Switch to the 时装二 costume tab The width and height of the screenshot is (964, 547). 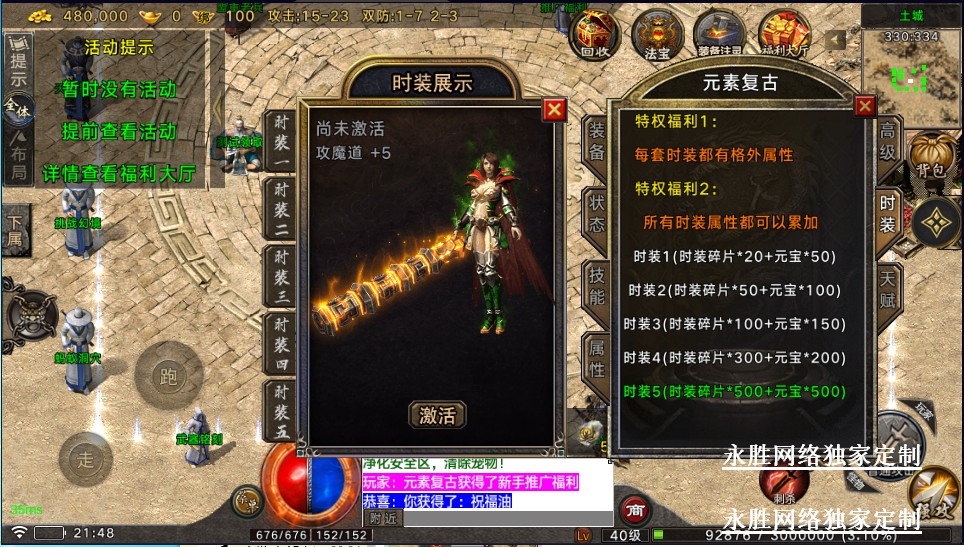pos(281,210)
